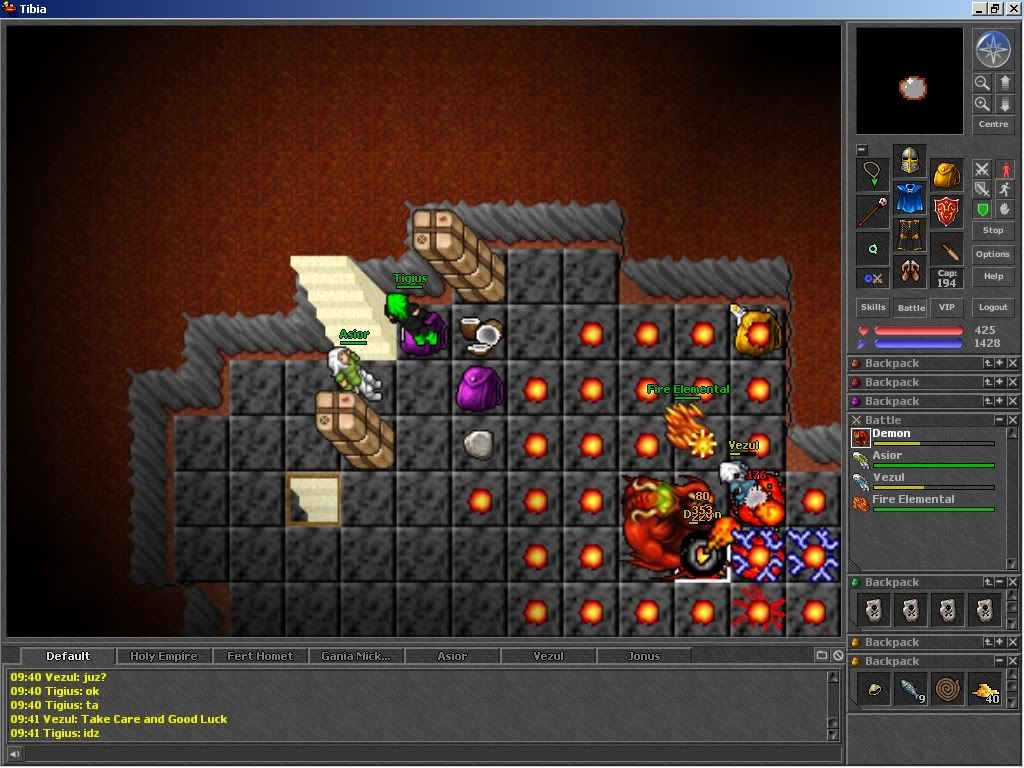Hit the Stop button

click(x=992, y=230)
